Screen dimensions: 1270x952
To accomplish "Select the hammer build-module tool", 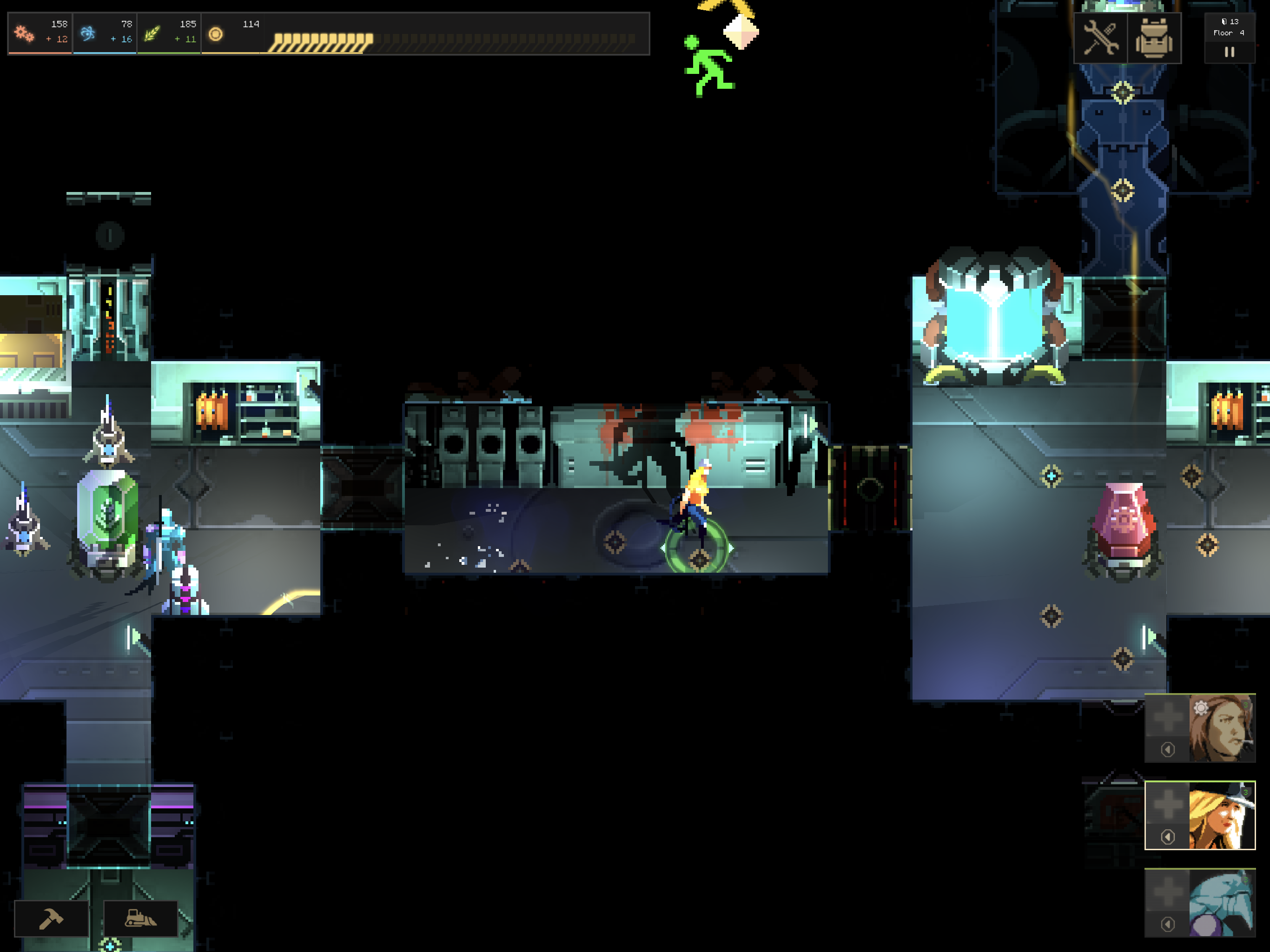I will 52,919.
